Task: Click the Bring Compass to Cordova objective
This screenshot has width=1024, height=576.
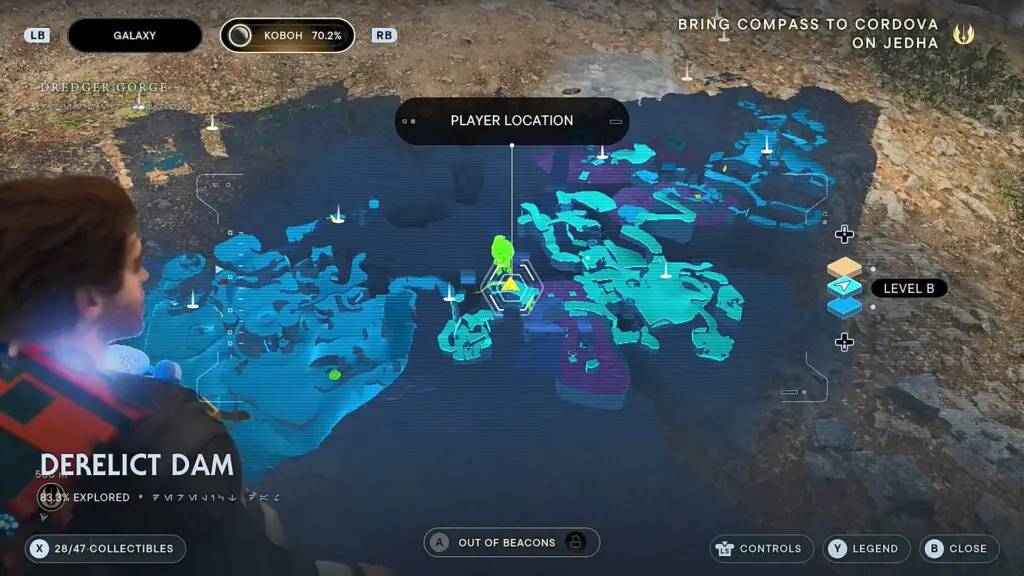Action: (x=808, y=34)
